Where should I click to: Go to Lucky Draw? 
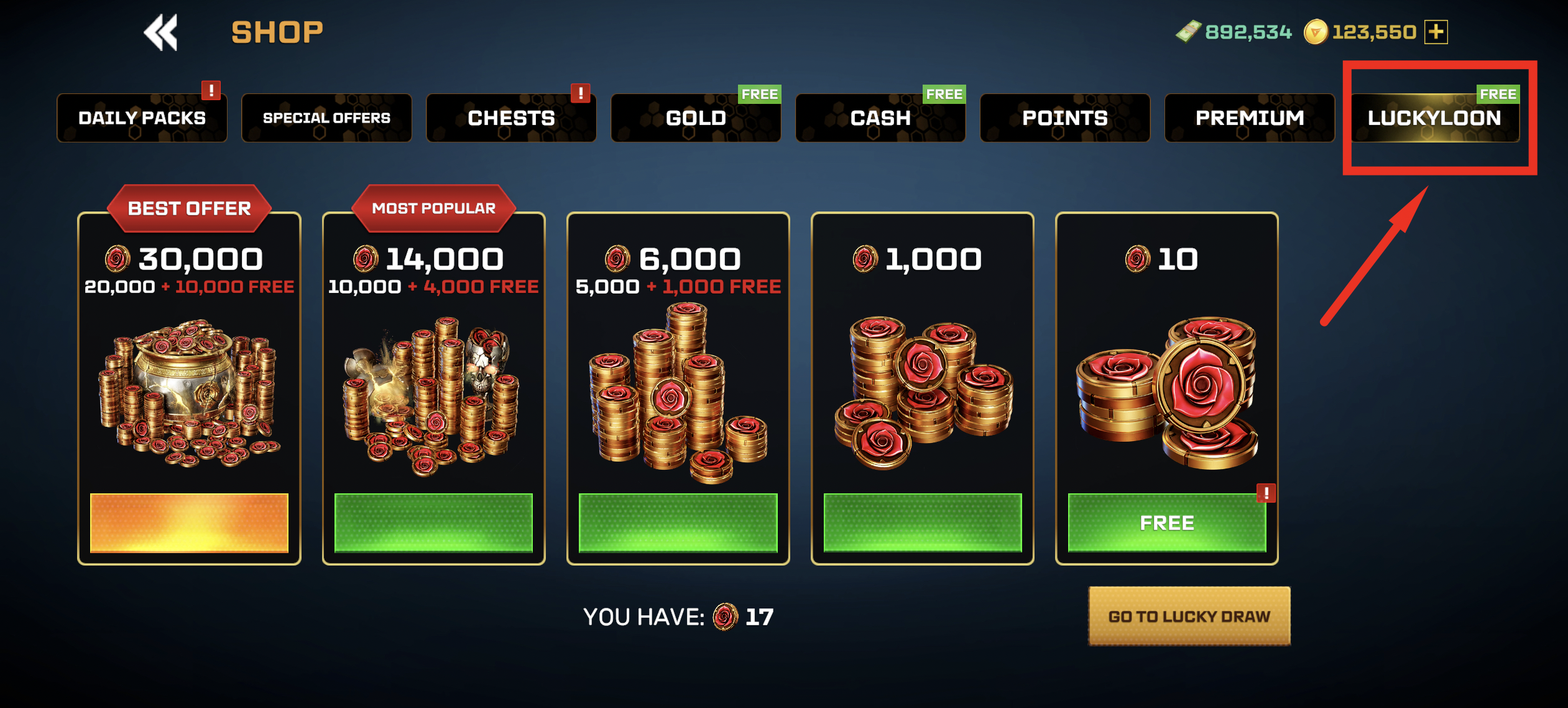(1189, 616)
